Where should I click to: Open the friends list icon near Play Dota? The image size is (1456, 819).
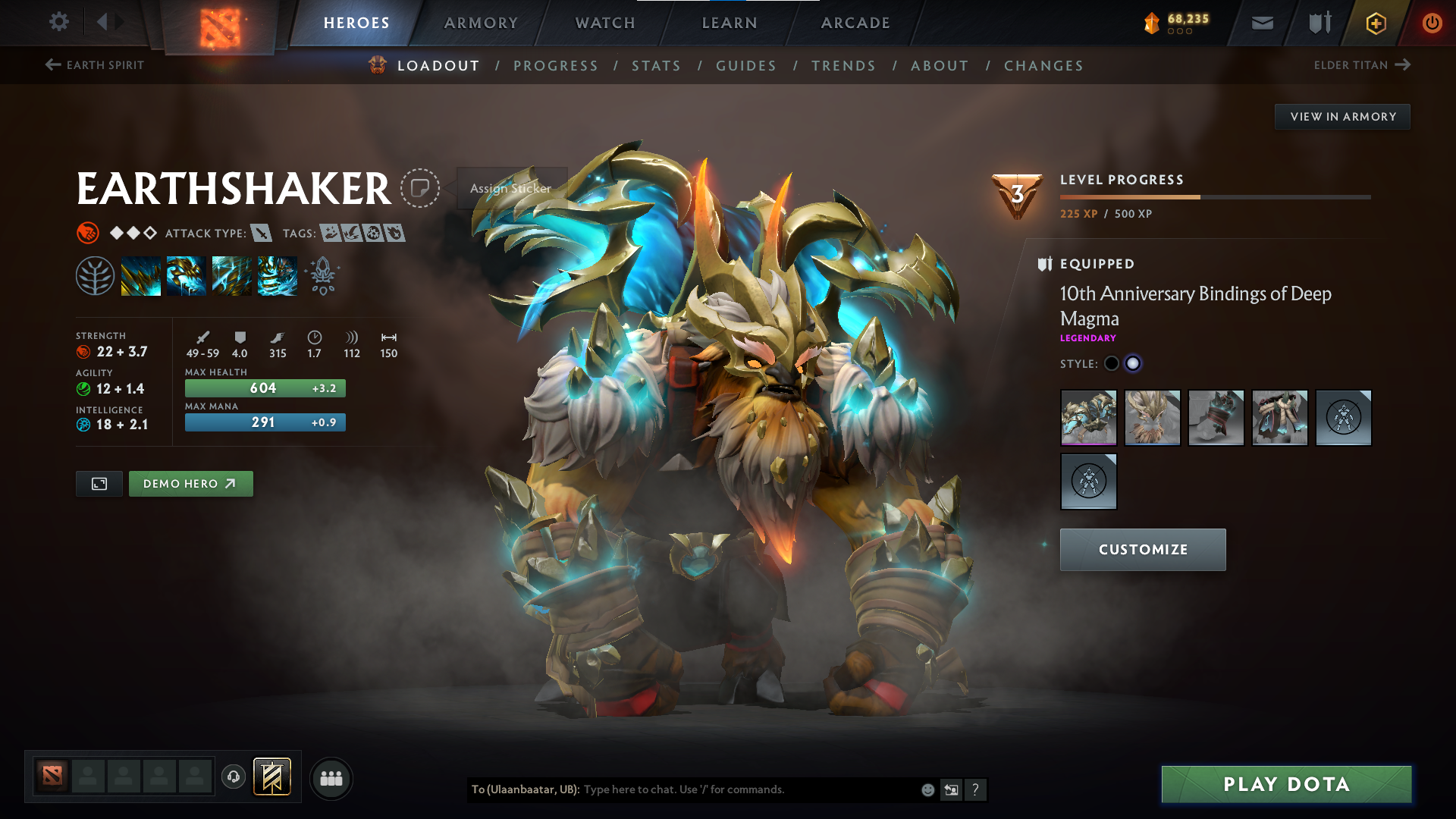(x=331, y=777)
